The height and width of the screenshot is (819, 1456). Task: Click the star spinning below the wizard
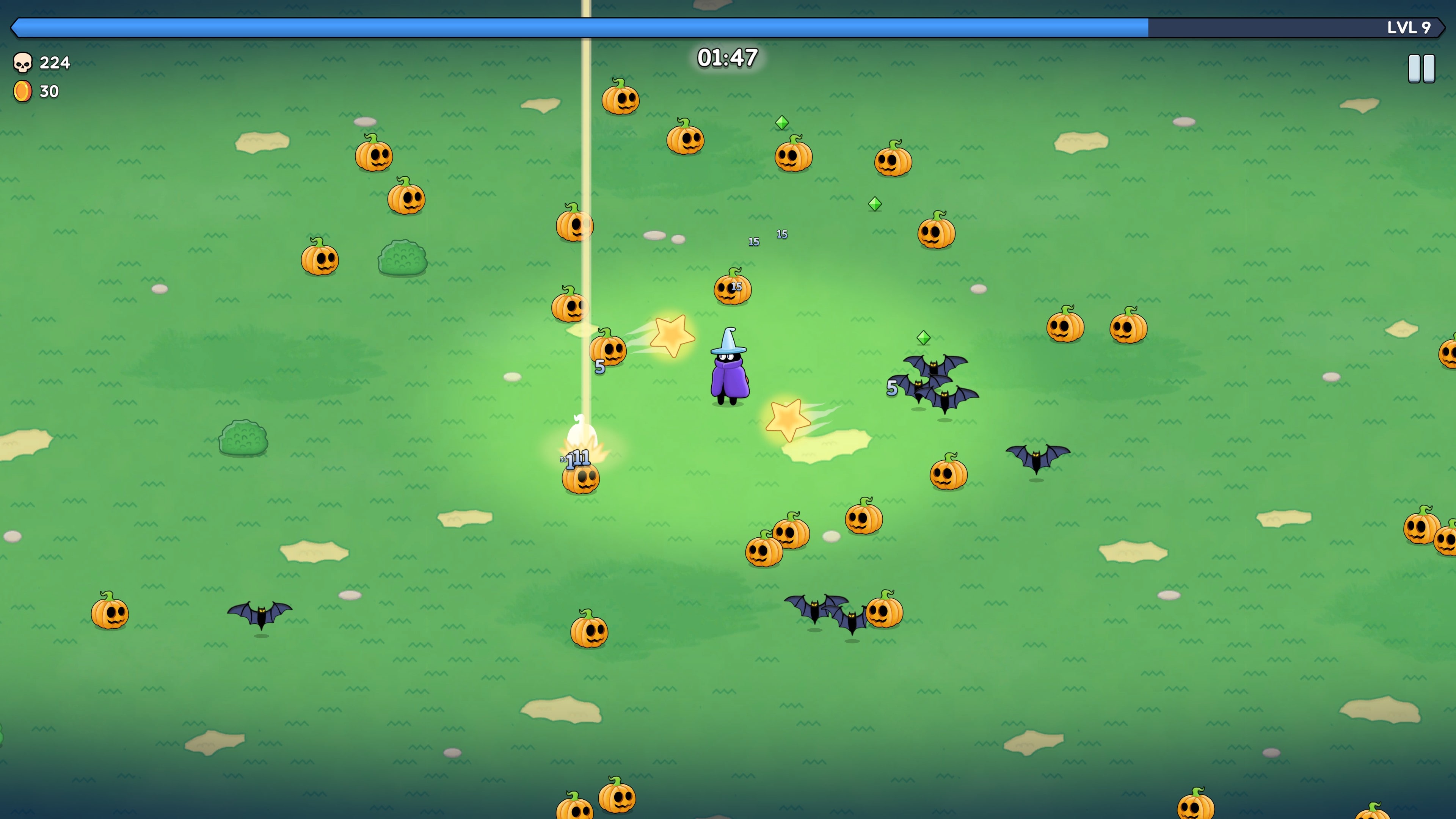tap(788, 421)
